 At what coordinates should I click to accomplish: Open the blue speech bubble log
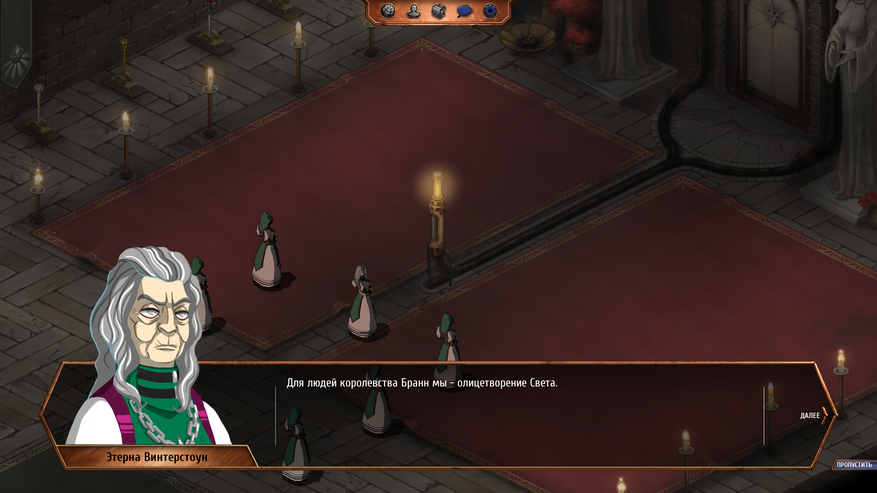click(x=464, y=11)
